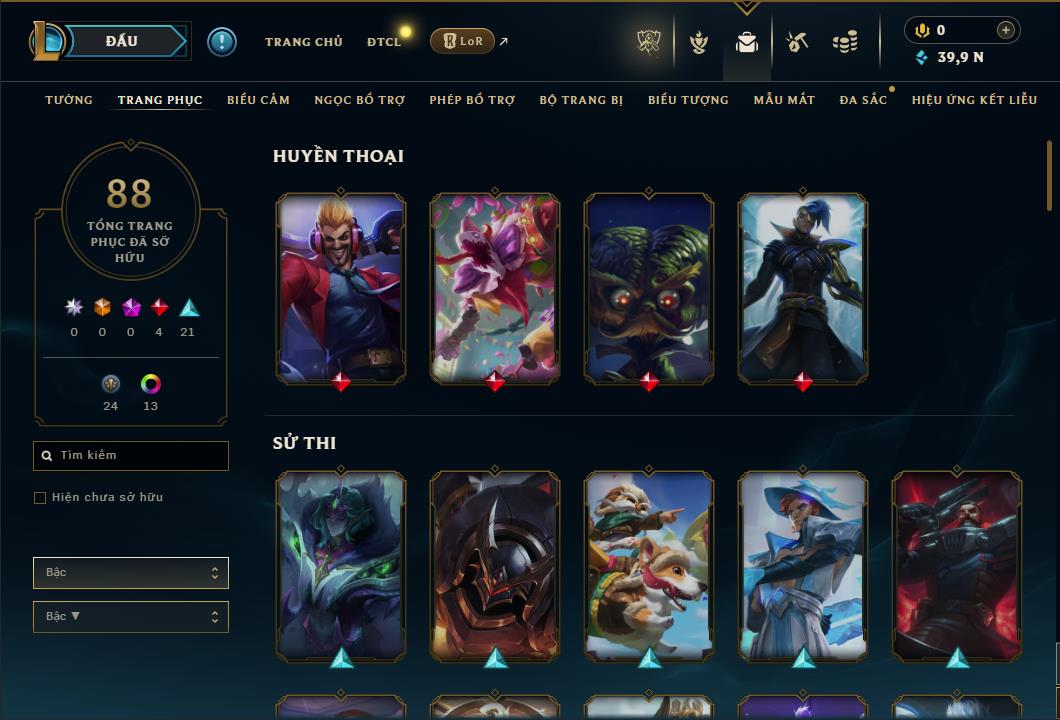Select the PHÉP BỔ TRỢ tab

[x=472, y=100]
